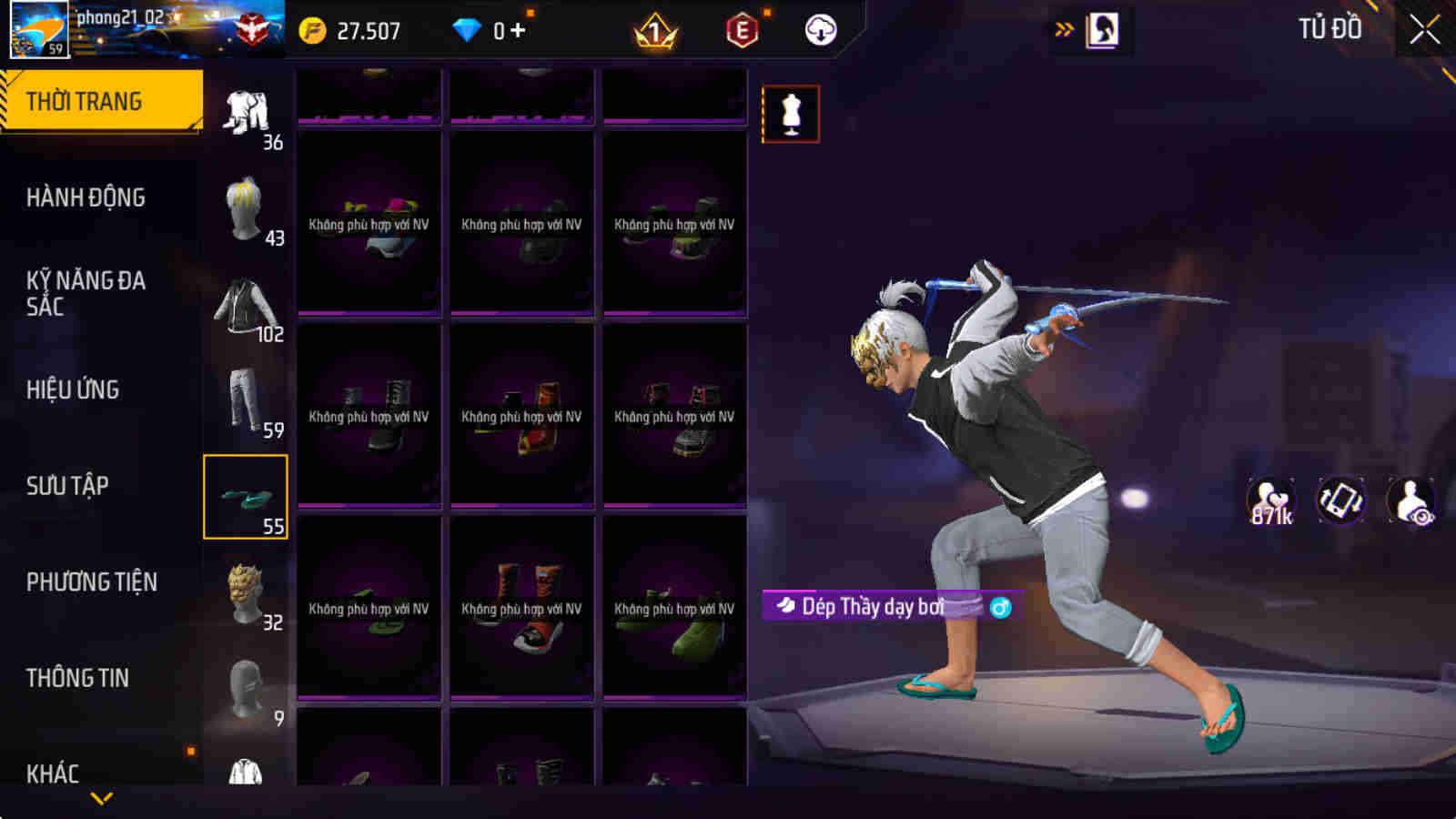Open the jacket category with 102 items
This screenshot has width=1456, height=819.
pyautogui.click(x=244, y=305)
